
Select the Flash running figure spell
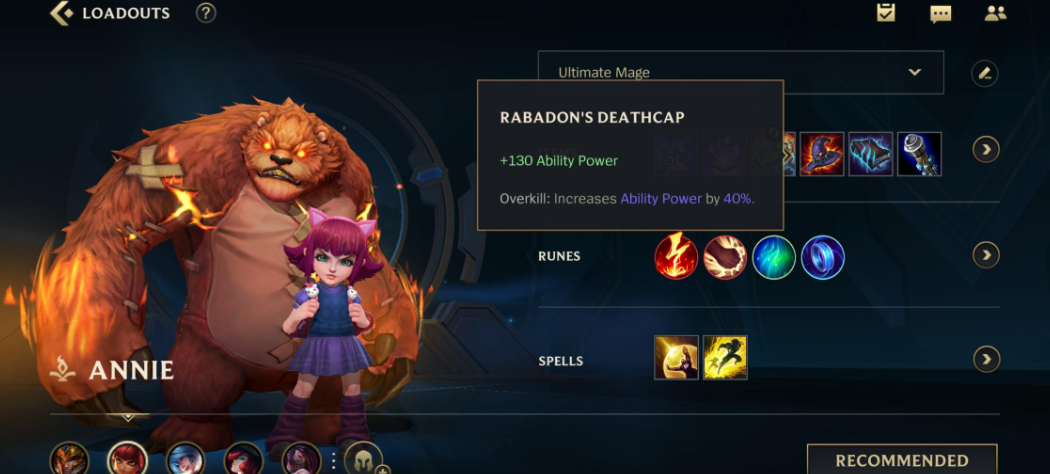725,357
